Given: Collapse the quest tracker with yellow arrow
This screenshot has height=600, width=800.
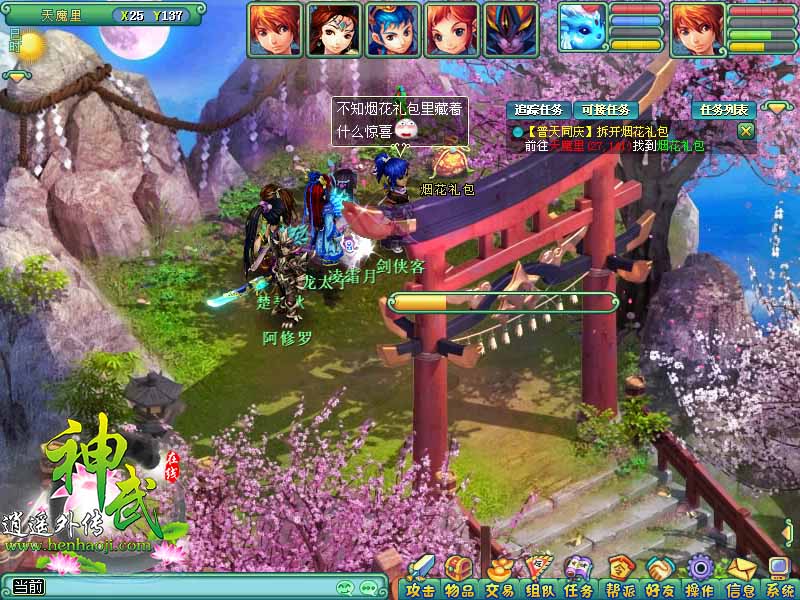Looking at the screenshot, I should pos(777,107).
